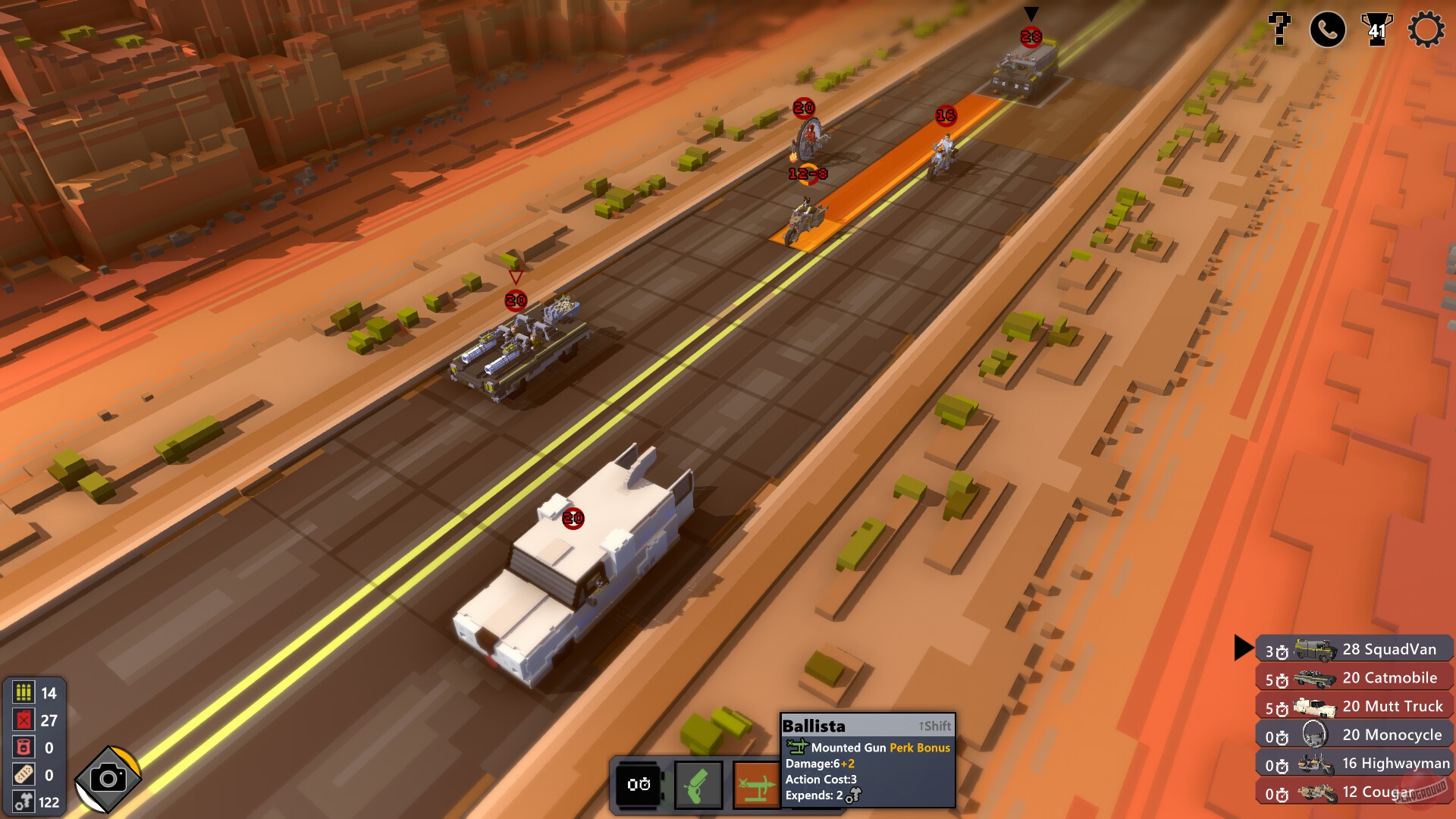Viewport: 1456px width, 819px height.
Task: Click the food can resource icon
Action: (23, 745)
